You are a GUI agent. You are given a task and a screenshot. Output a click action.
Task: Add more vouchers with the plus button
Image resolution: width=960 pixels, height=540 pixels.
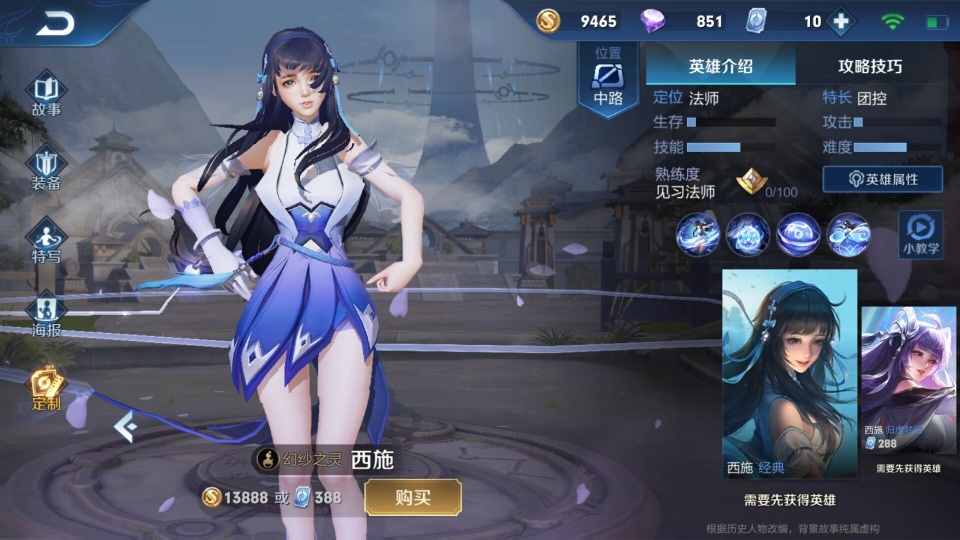[841, 21]
